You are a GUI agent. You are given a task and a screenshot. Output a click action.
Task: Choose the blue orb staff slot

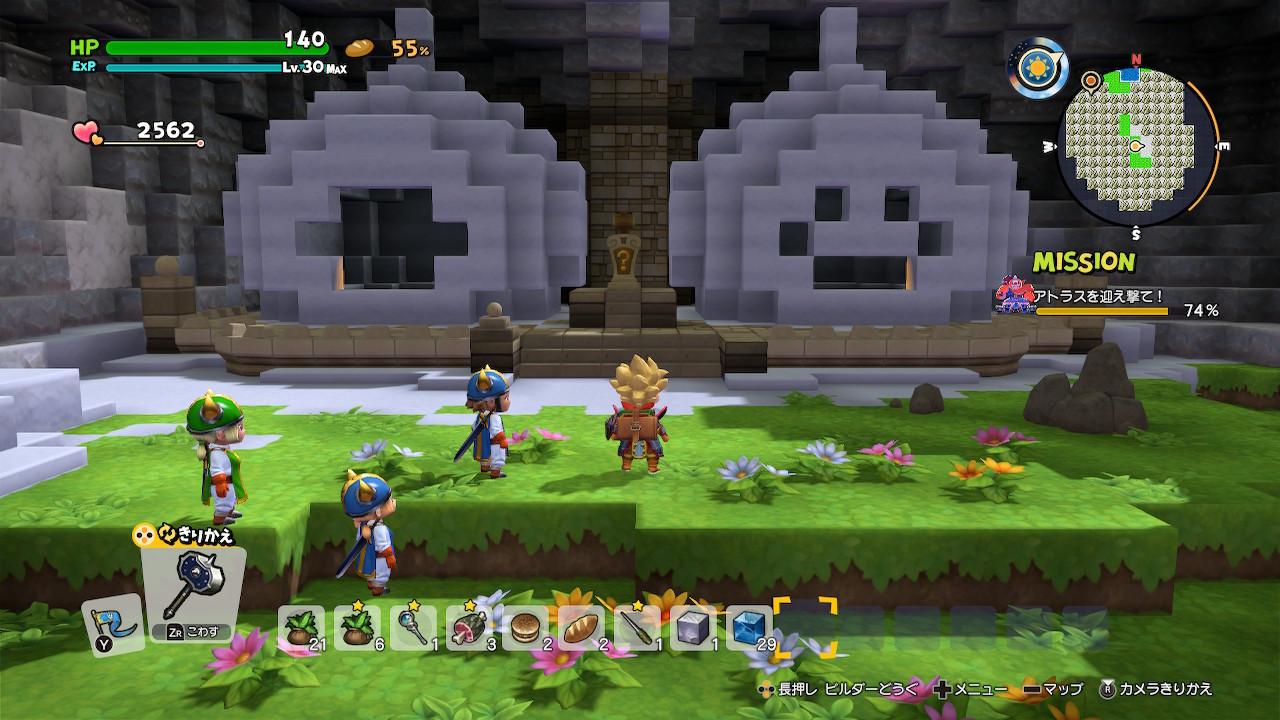pyautogui.click(x=414, y=628)
